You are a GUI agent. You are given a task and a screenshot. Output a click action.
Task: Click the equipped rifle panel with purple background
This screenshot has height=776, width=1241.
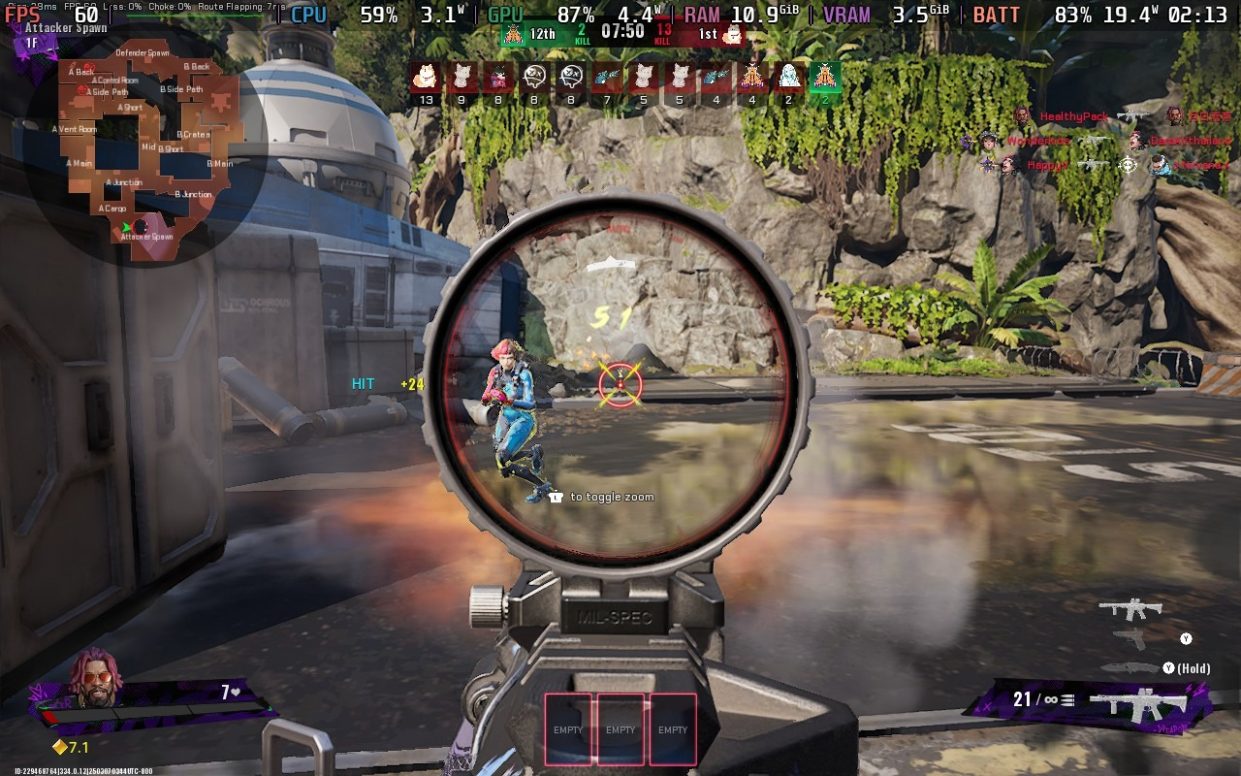point(1092,701)
